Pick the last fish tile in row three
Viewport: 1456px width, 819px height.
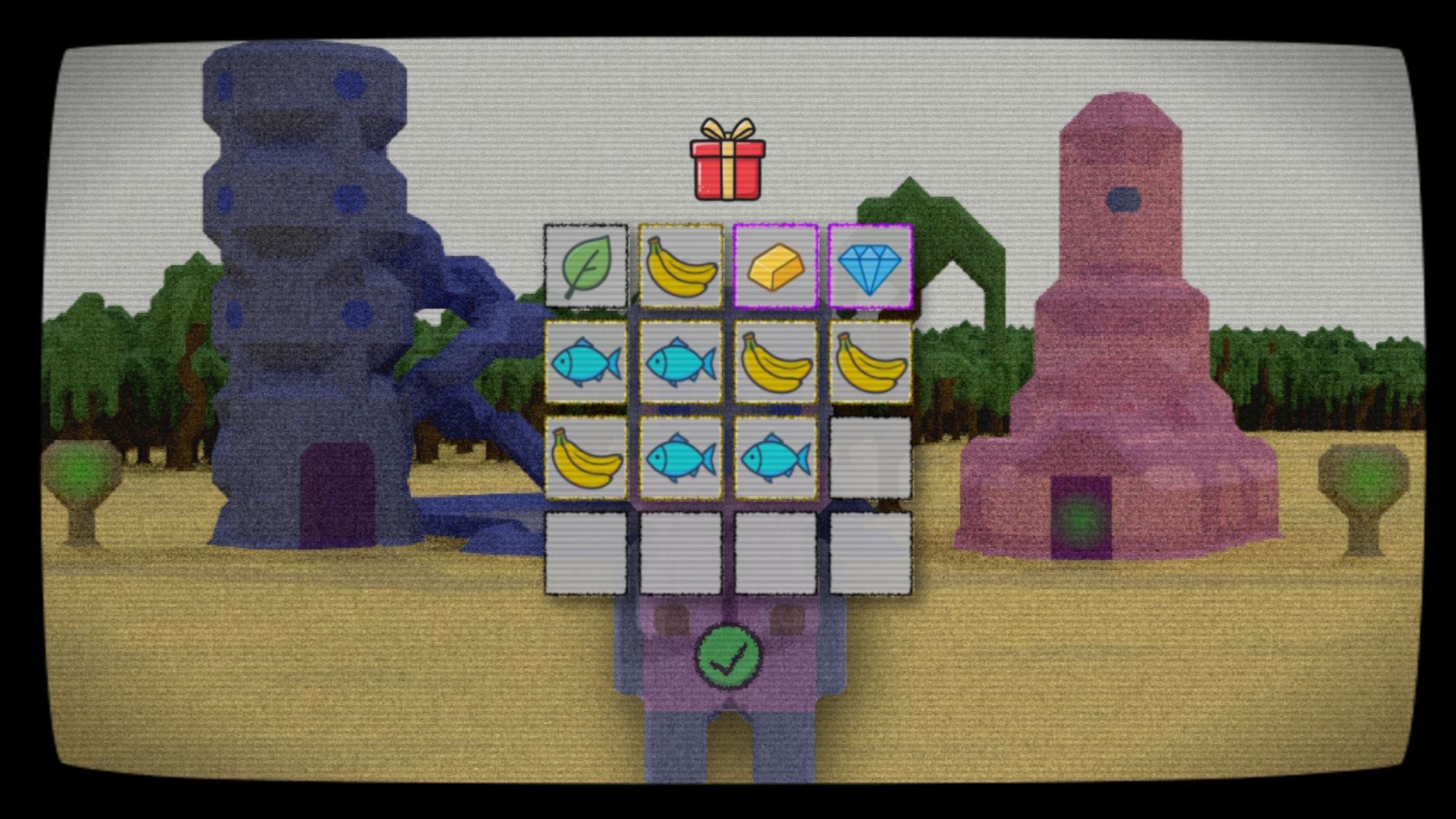tap(776, 458)
